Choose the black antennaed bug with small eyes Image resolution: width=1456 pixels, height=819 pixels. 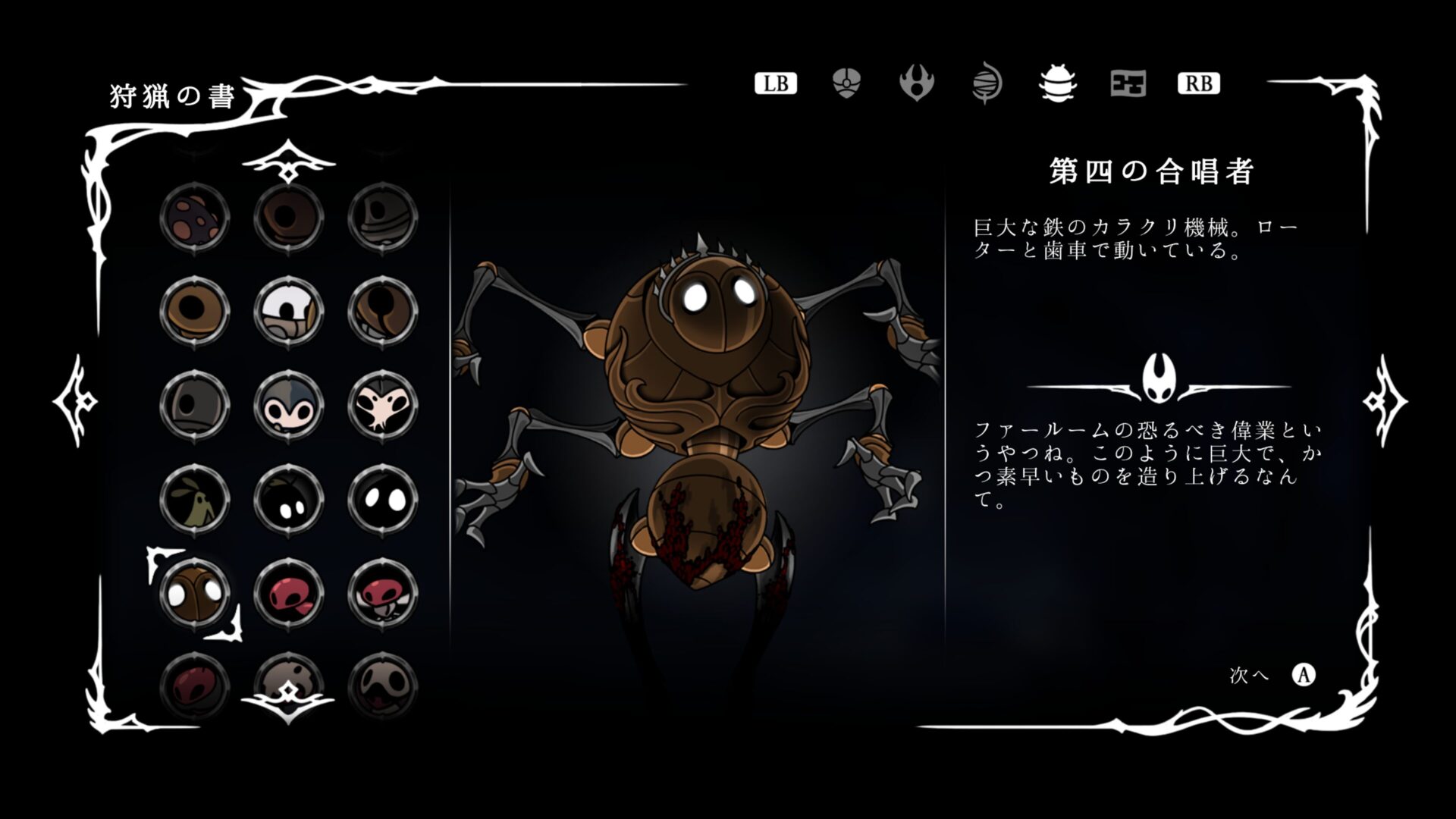pyautogui.click(x=289, y=500)
